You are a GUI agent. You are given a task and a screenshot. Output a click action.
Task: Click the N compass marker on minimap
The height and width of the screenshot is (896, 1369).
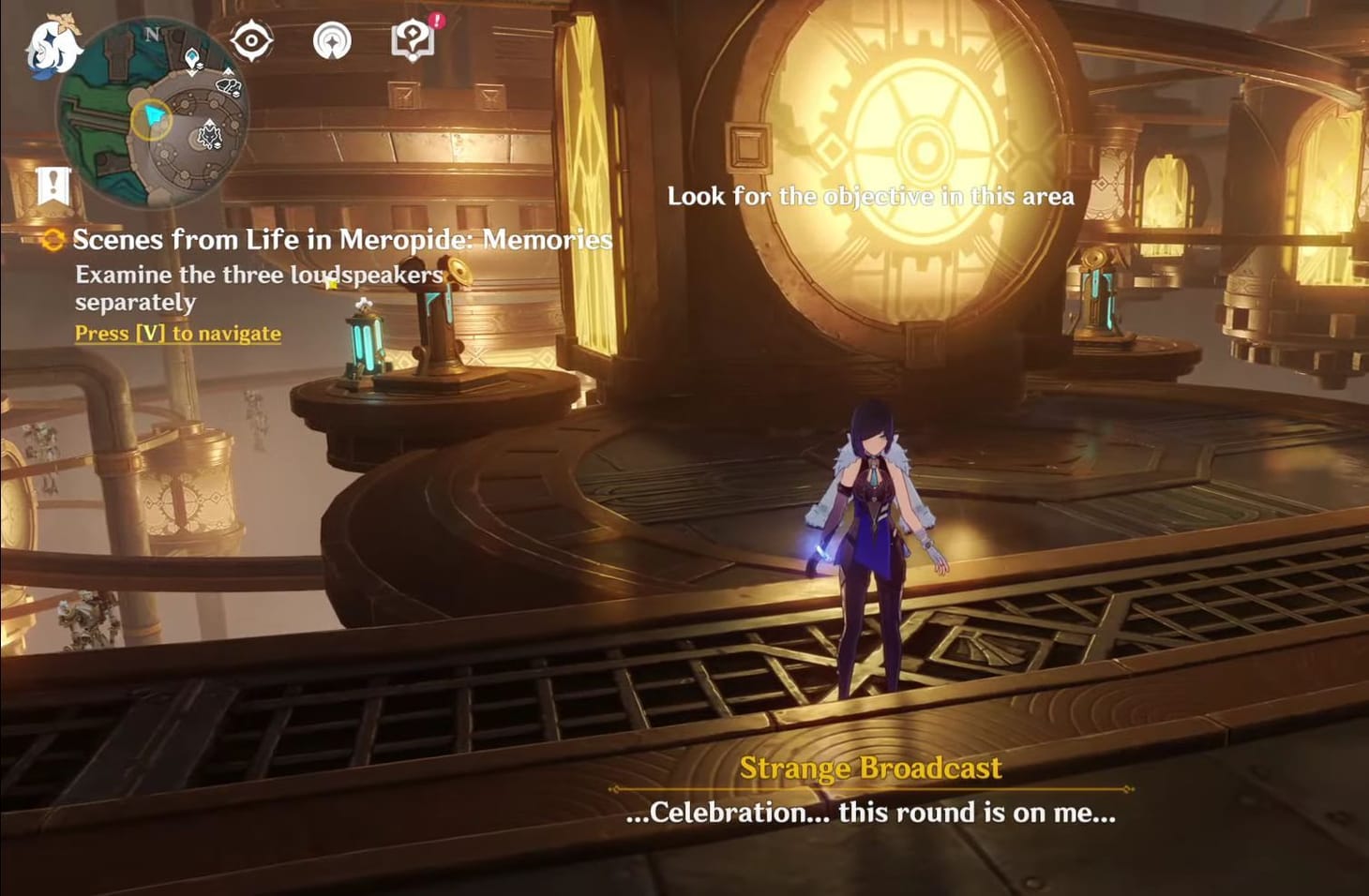(x=151, y=35)
